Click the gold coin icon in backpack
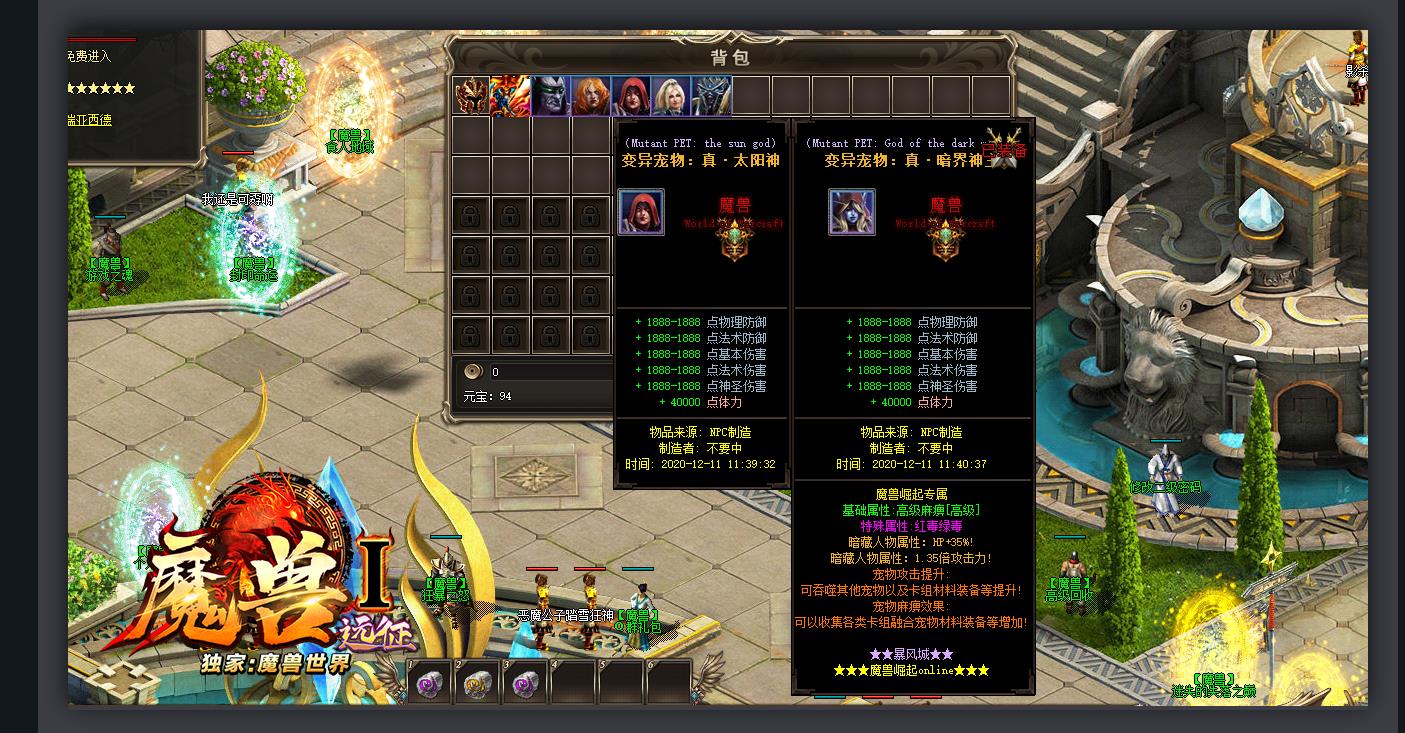Viewport: 1405px width, 733px height. coord(474,372)
